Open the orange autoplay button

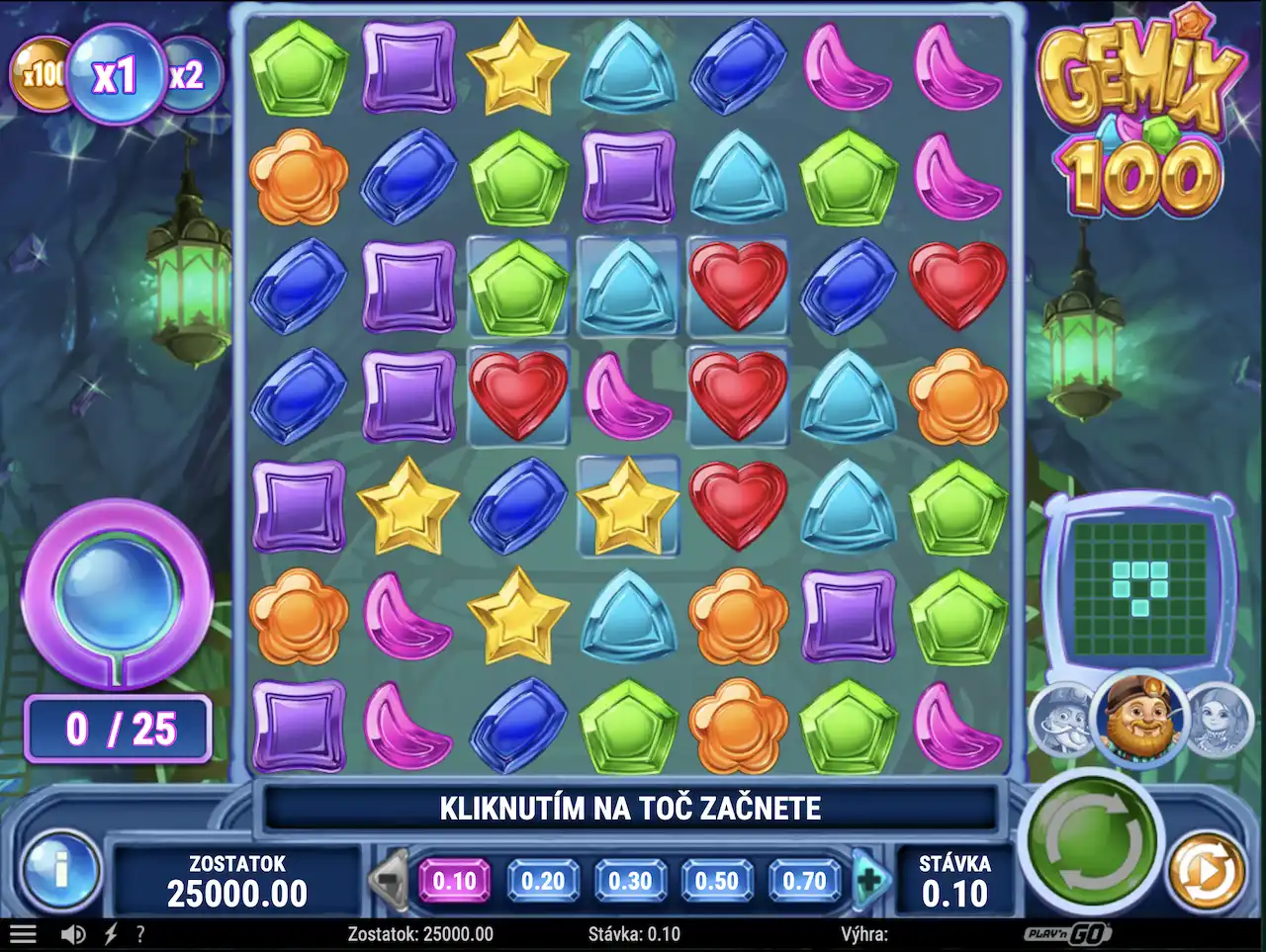pyautogui.click(x=1207, y=871)
